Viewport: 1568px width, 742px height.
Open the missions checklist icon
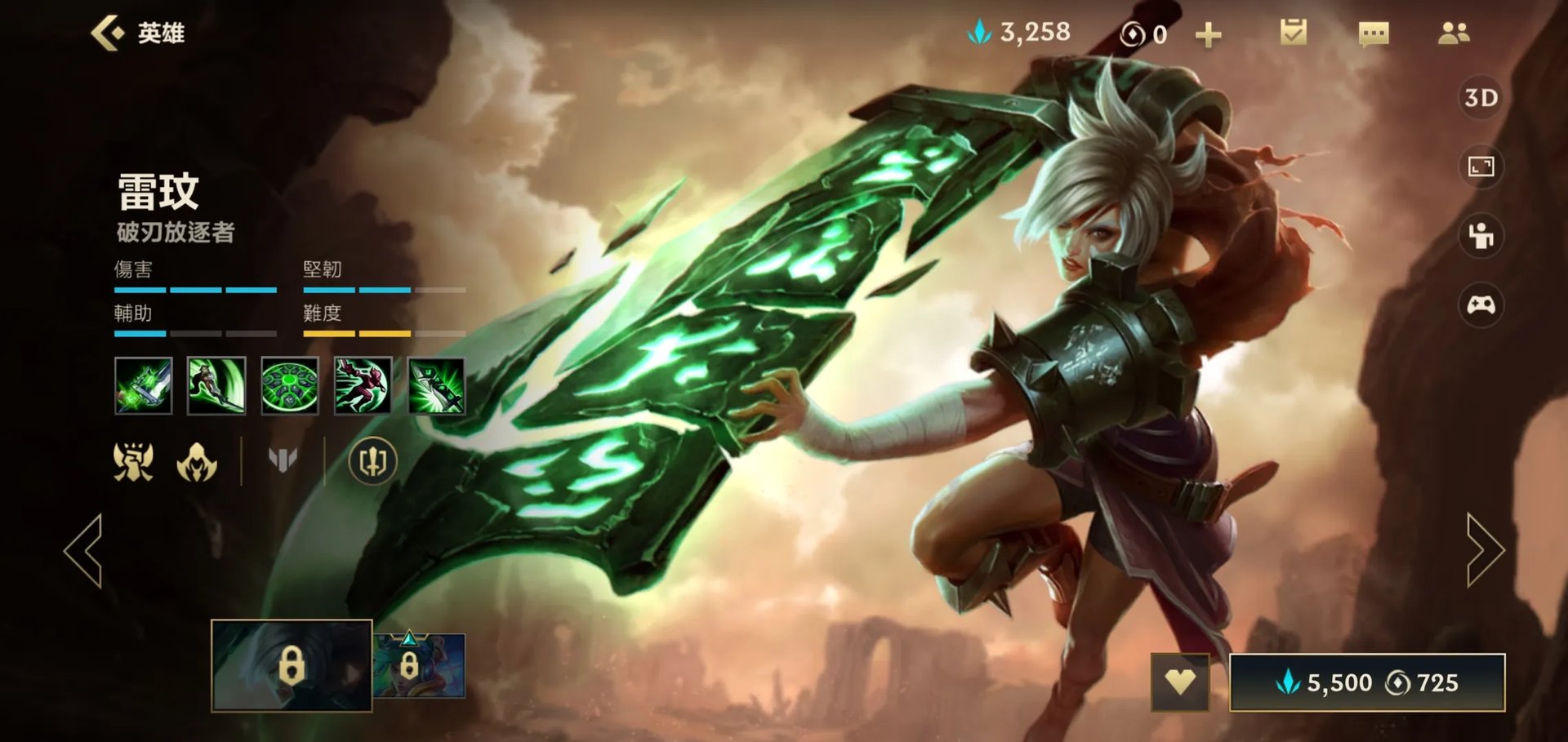point(1293,33)
